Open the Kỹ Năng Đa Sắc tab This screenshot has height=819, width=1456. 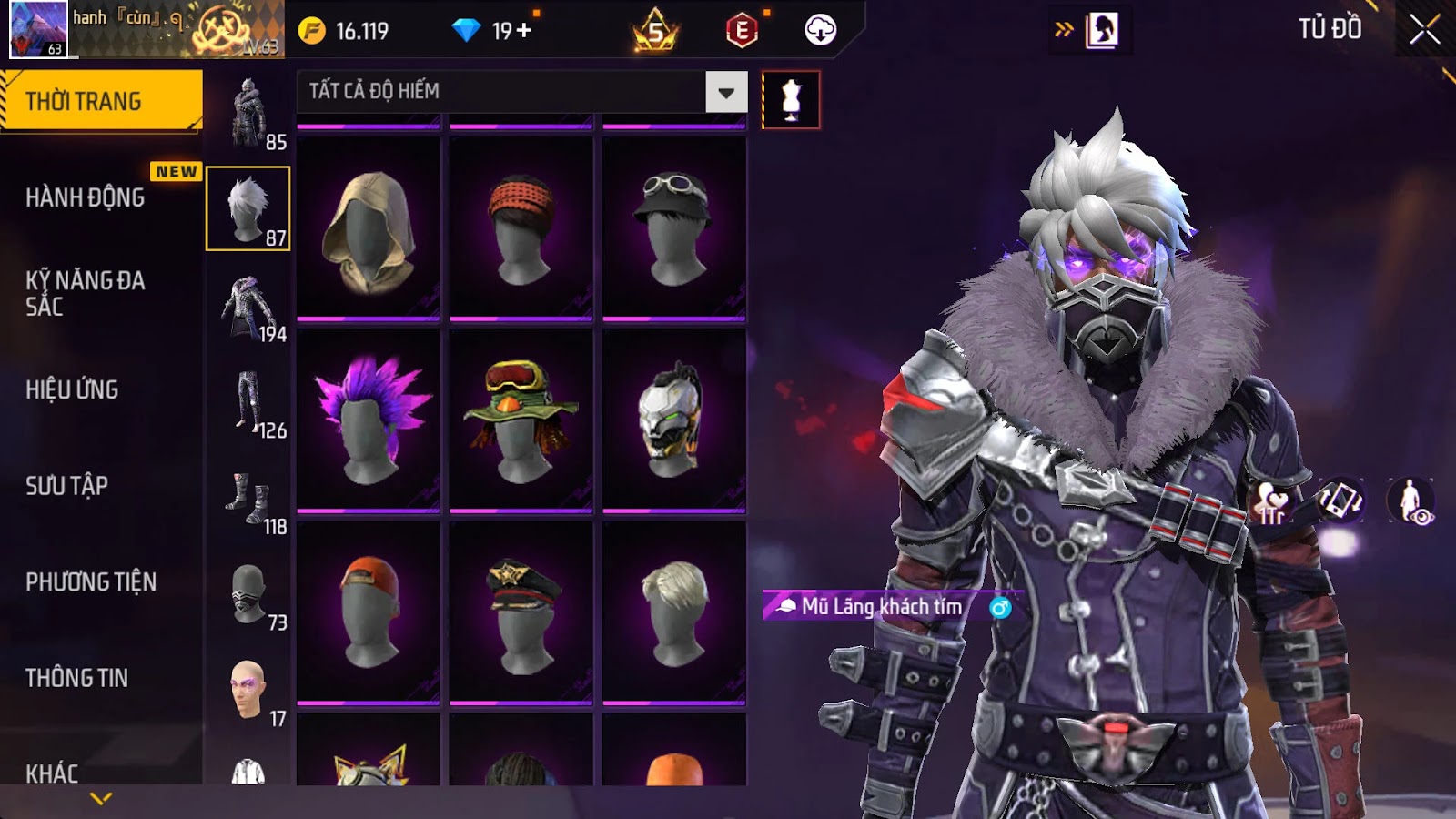point(86,293)
